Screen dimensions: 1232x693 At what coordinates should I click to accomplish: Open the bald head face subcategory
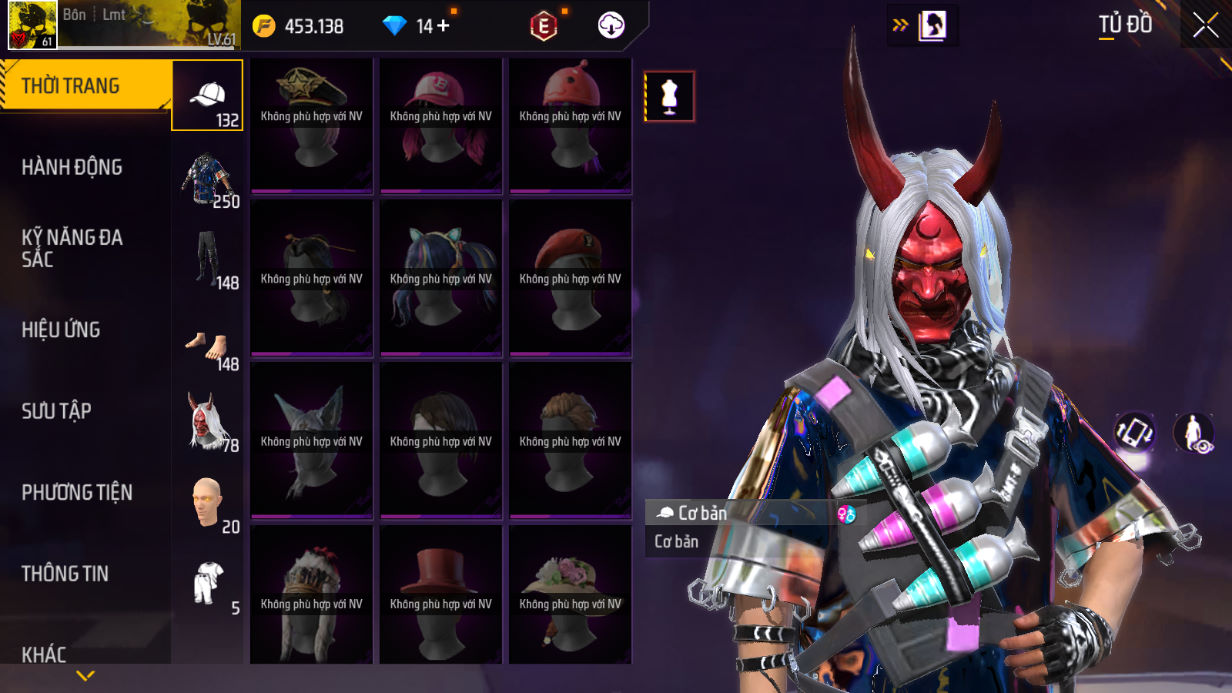click(208, 502)
